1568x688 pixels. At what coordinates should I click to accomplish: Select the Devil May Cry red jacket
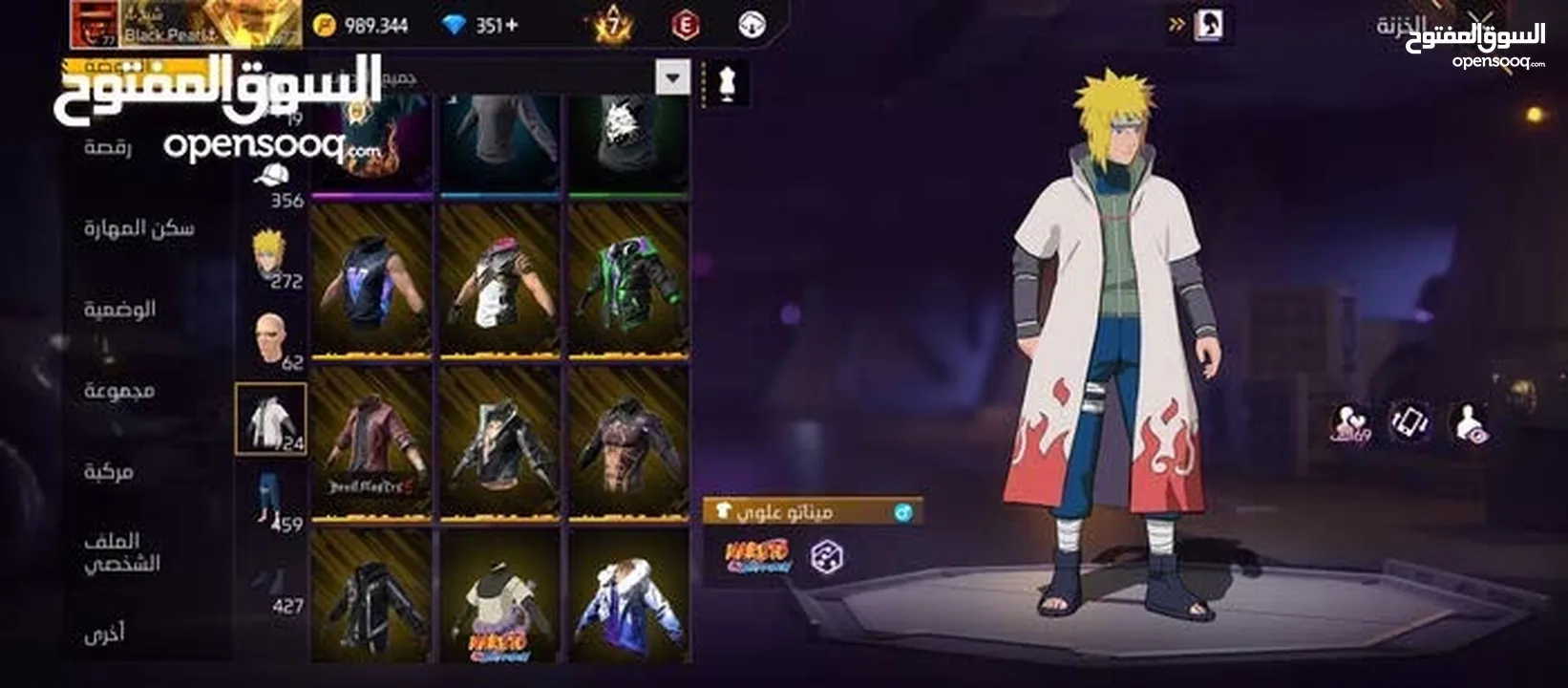(371, 443)
